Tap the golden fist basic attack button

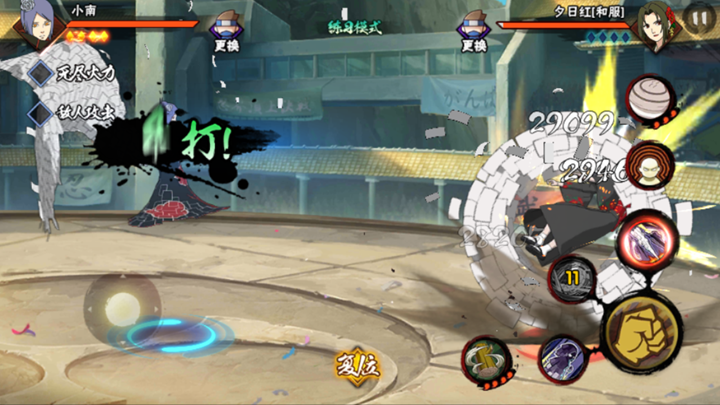pos(641,332)
